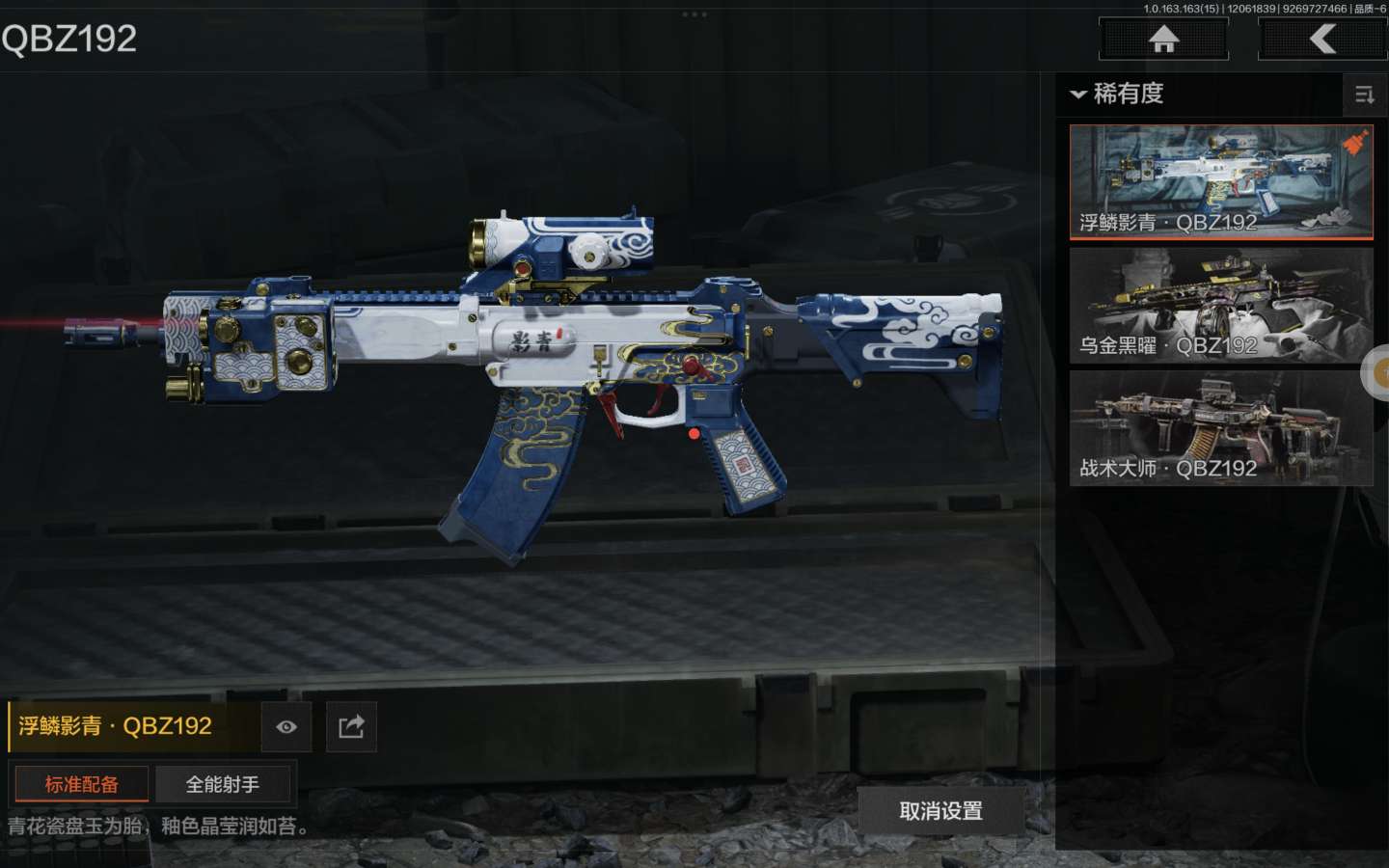Go back with the arrow button
The height and width of the screenshot is (868, 1389).
tap(1322, 40)
